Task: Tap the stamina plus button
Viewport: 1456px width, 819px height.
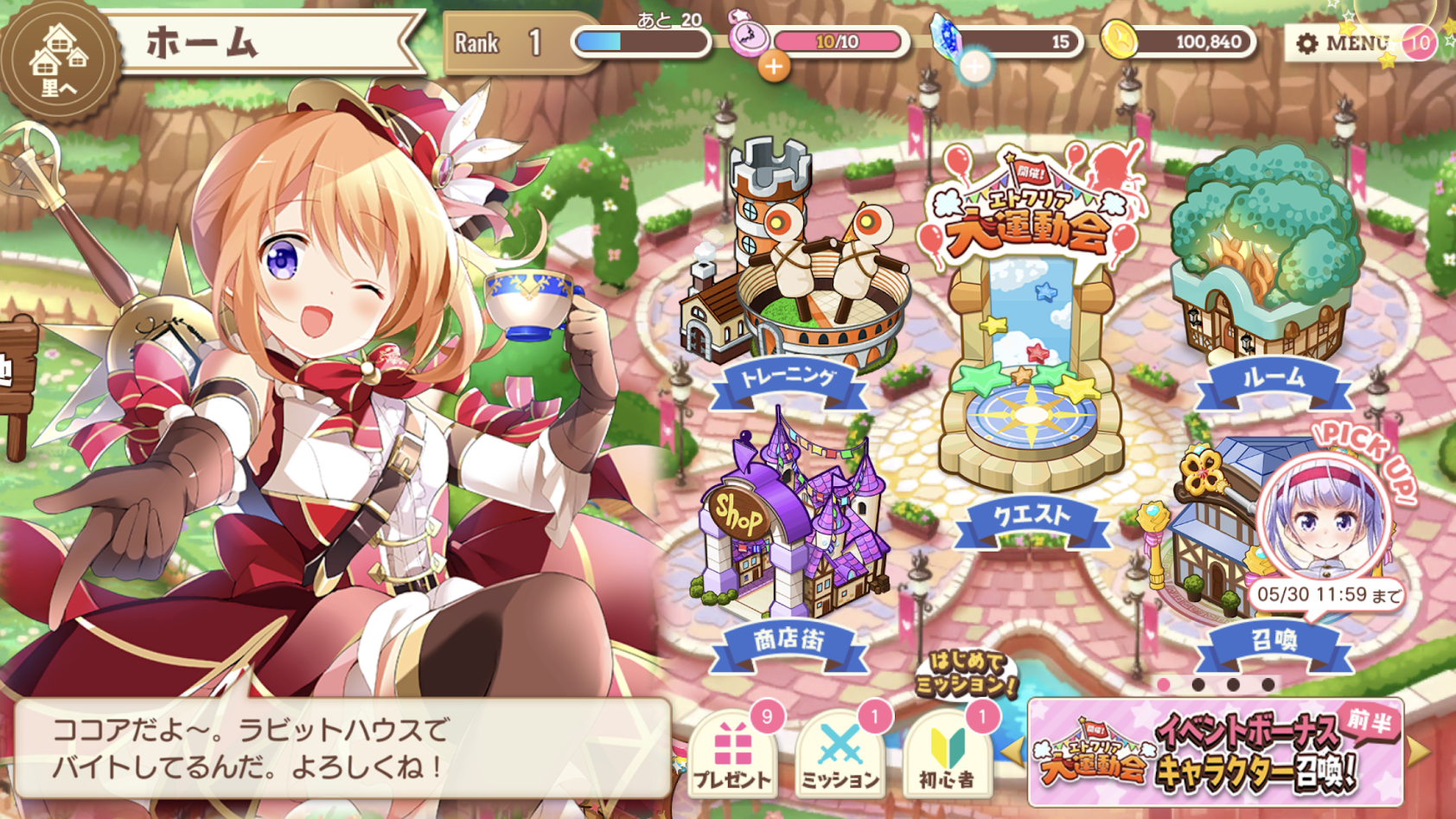Action: 776,67
